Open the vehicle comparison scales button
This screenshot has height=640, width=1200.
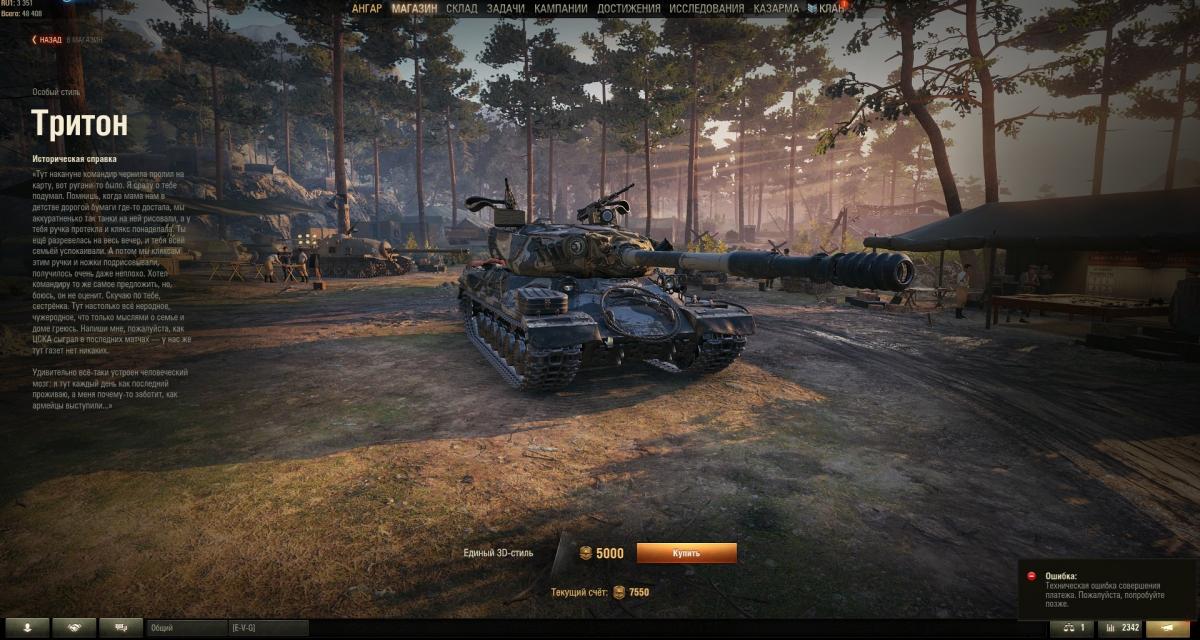pyautogui.click(x=1072, y=628)
